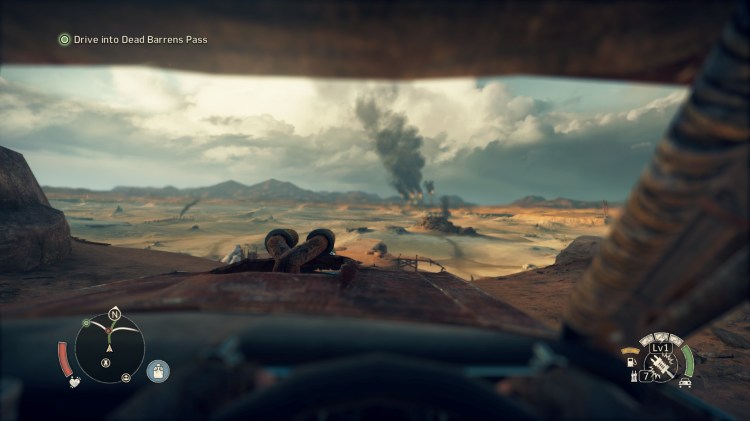Select the green objective marker on the minimap
This screenshot has width=750, height=421.
tap(87, 324)
